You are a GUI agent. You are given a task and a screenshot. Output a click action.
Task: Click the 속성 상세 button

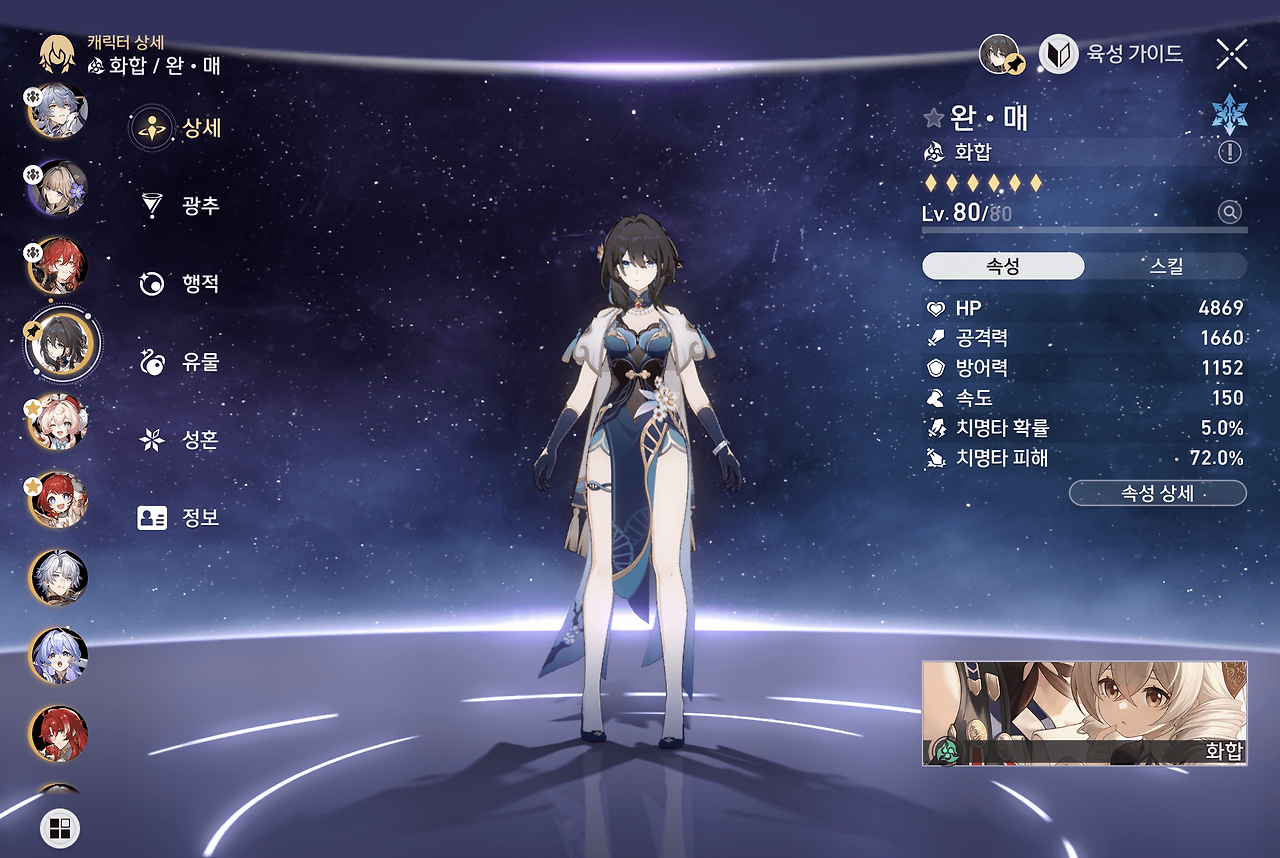tap(1157, 494)
